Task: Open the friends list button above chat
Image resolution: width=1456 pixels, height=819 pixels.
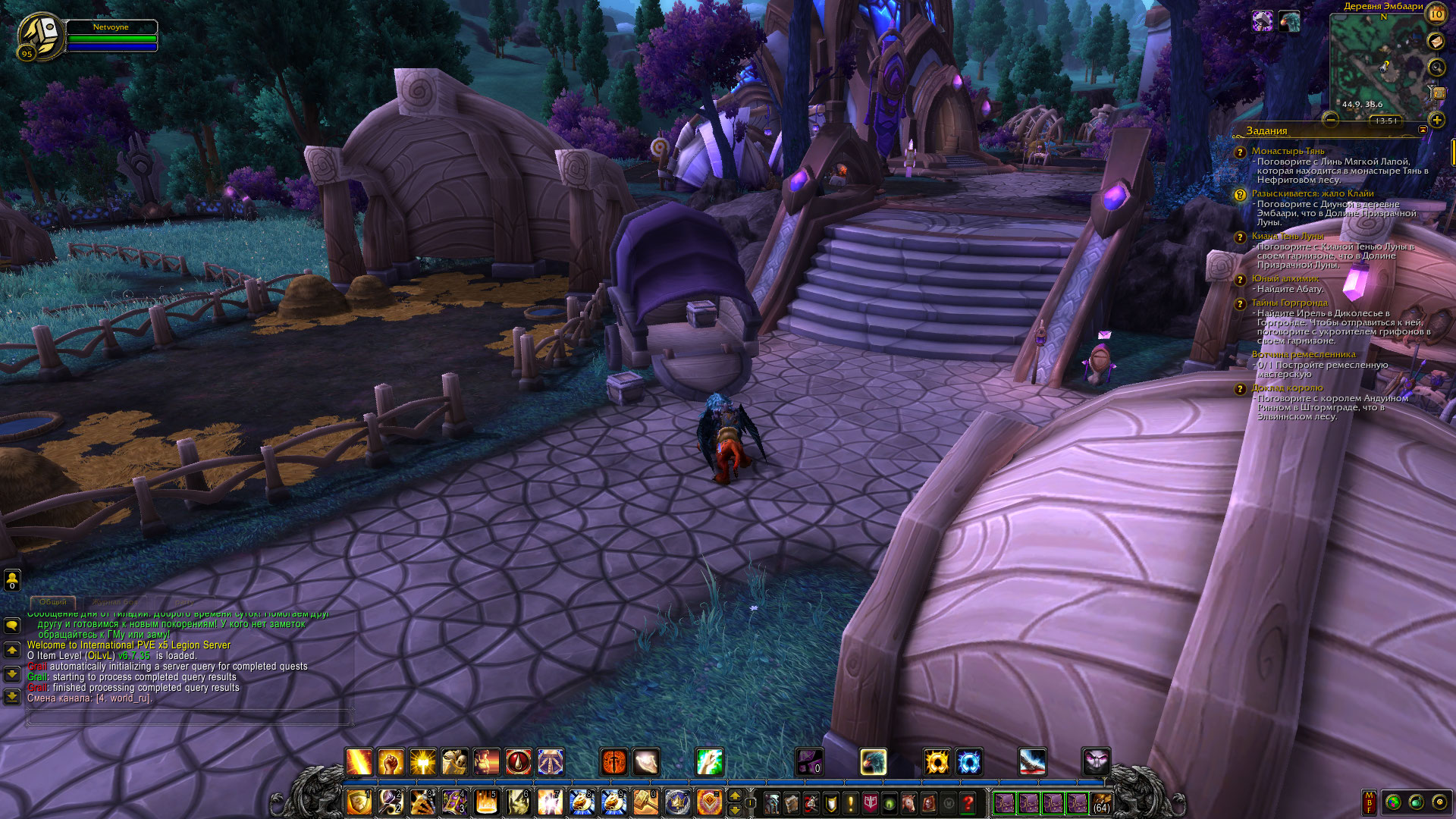Action: pos(12,580)
